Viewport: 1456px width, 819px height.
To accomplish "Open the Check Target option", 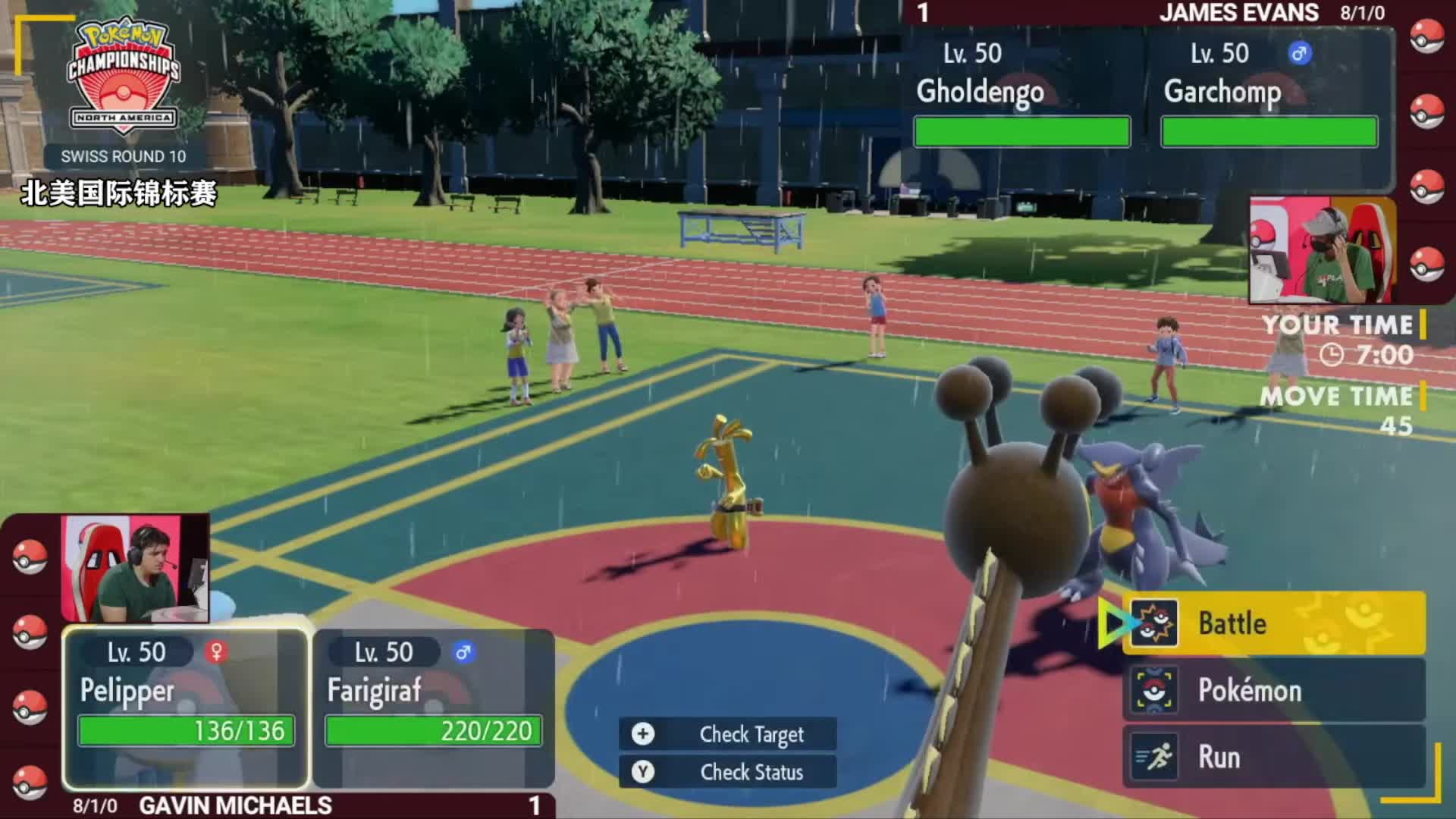I will pyautogui.click(x=728, y=734).
